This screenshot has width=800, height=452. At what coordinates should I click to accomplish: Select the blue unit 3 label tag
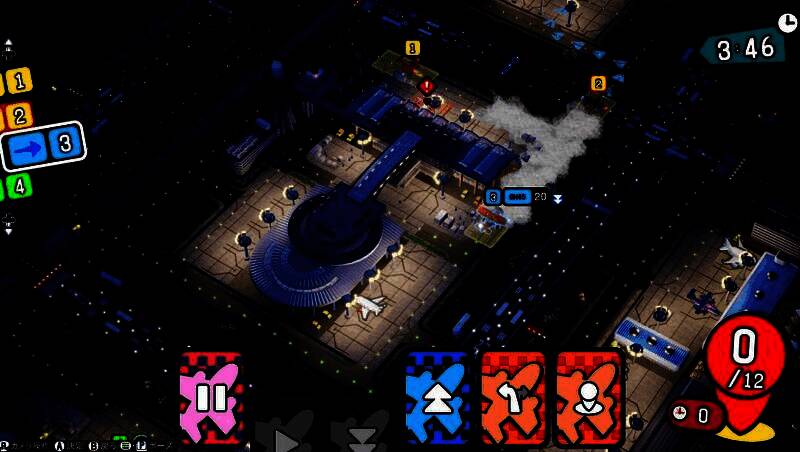[x=492, y=197]
